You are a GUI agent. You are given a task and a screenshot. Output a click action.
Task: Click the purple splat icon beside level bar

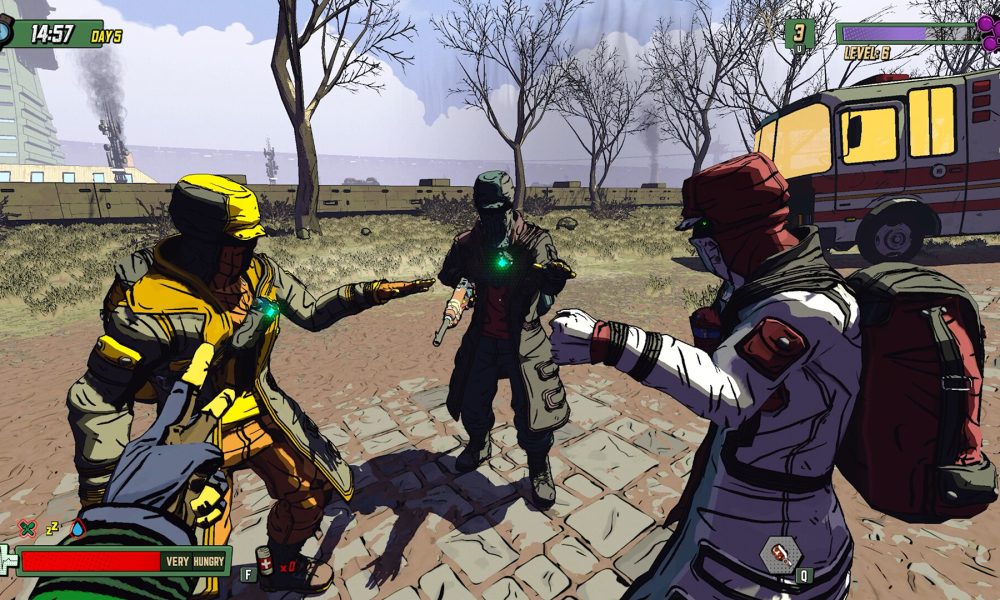tap(987, 29)
